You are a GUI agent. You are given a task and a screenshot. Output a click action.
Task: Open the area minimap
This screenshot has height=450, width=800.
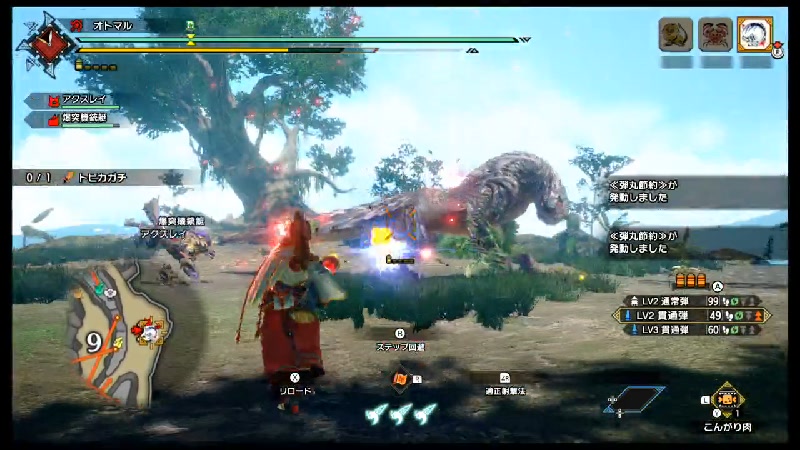[115, 330]
